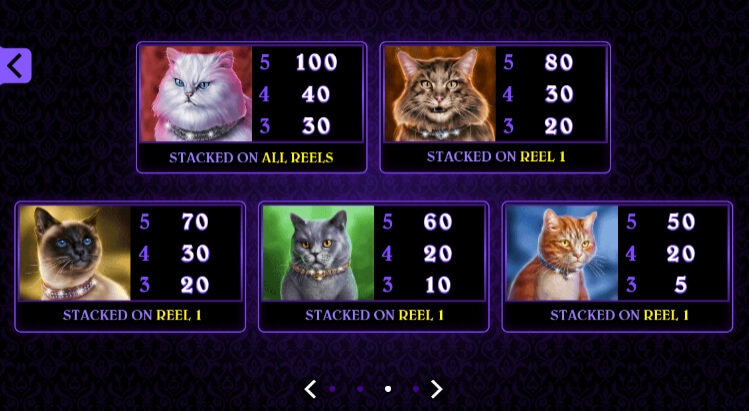The height and width of the screenshot is (411, 749).
Task: Go back using the purple back arrow
Action: click(15, 66)
